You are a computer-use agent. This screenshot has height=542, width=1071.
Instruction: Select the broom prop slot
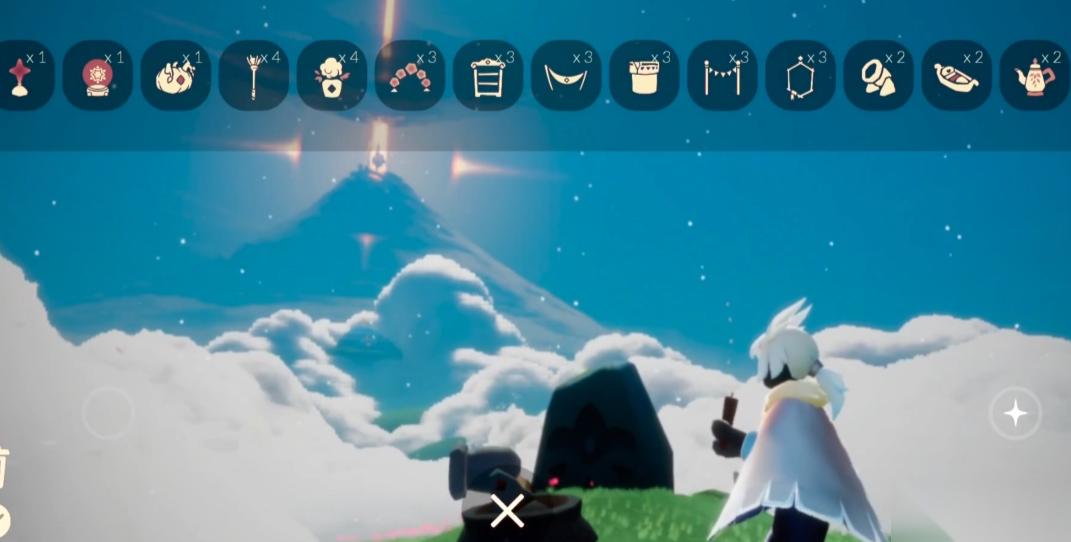253,75
